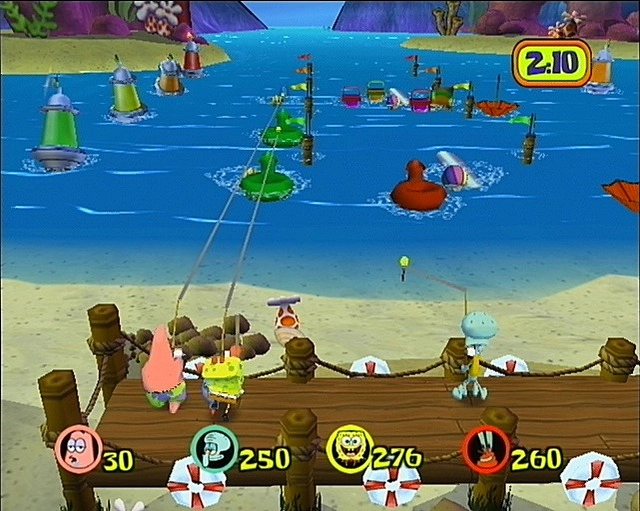This screenshot has height=511, width=640.
Task: Select Patrick's pink portrait icon
Action: tap(76, 448)
